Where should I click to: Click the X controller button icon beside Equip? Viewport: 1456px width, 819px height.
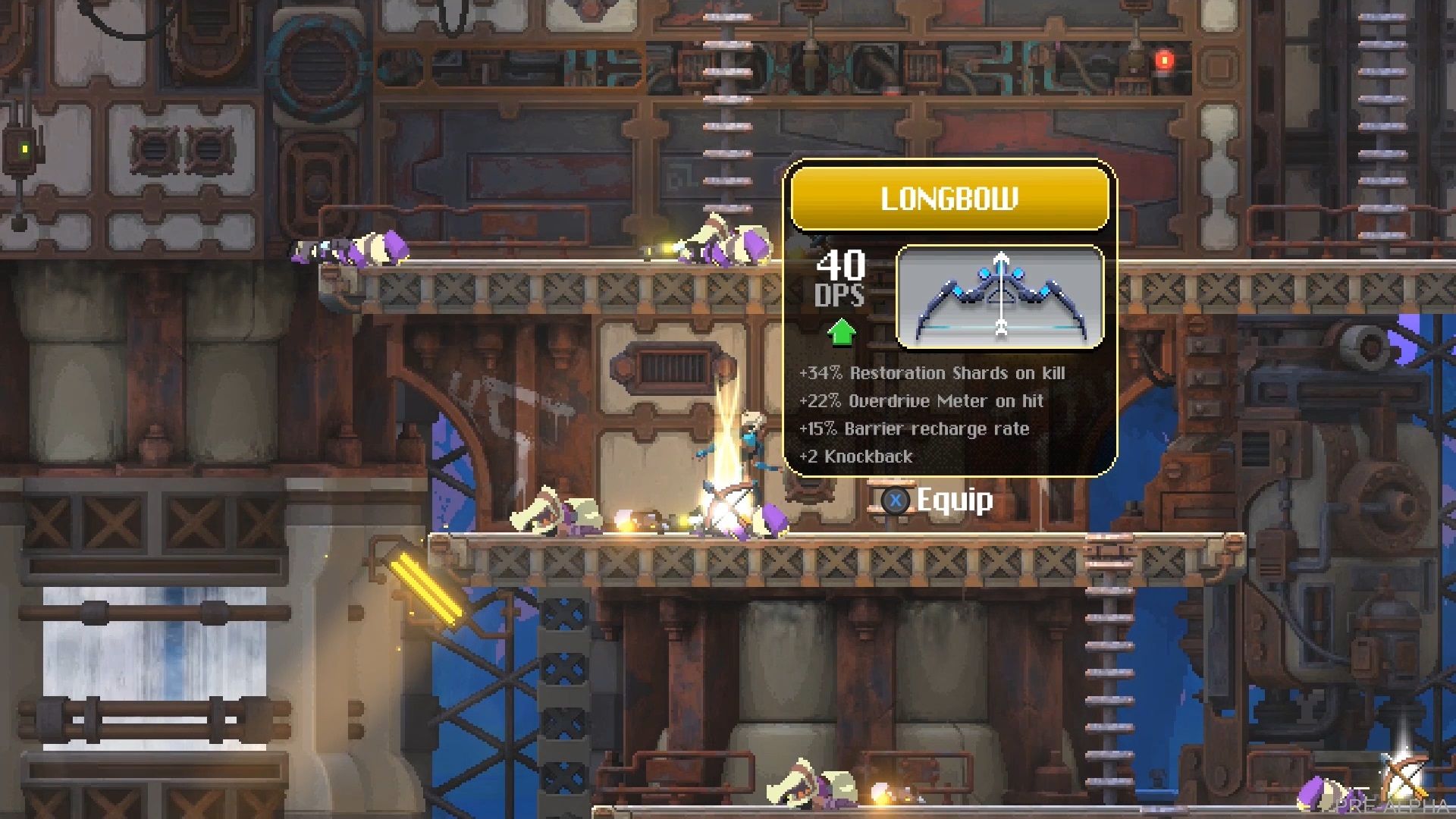coord(895,501)
